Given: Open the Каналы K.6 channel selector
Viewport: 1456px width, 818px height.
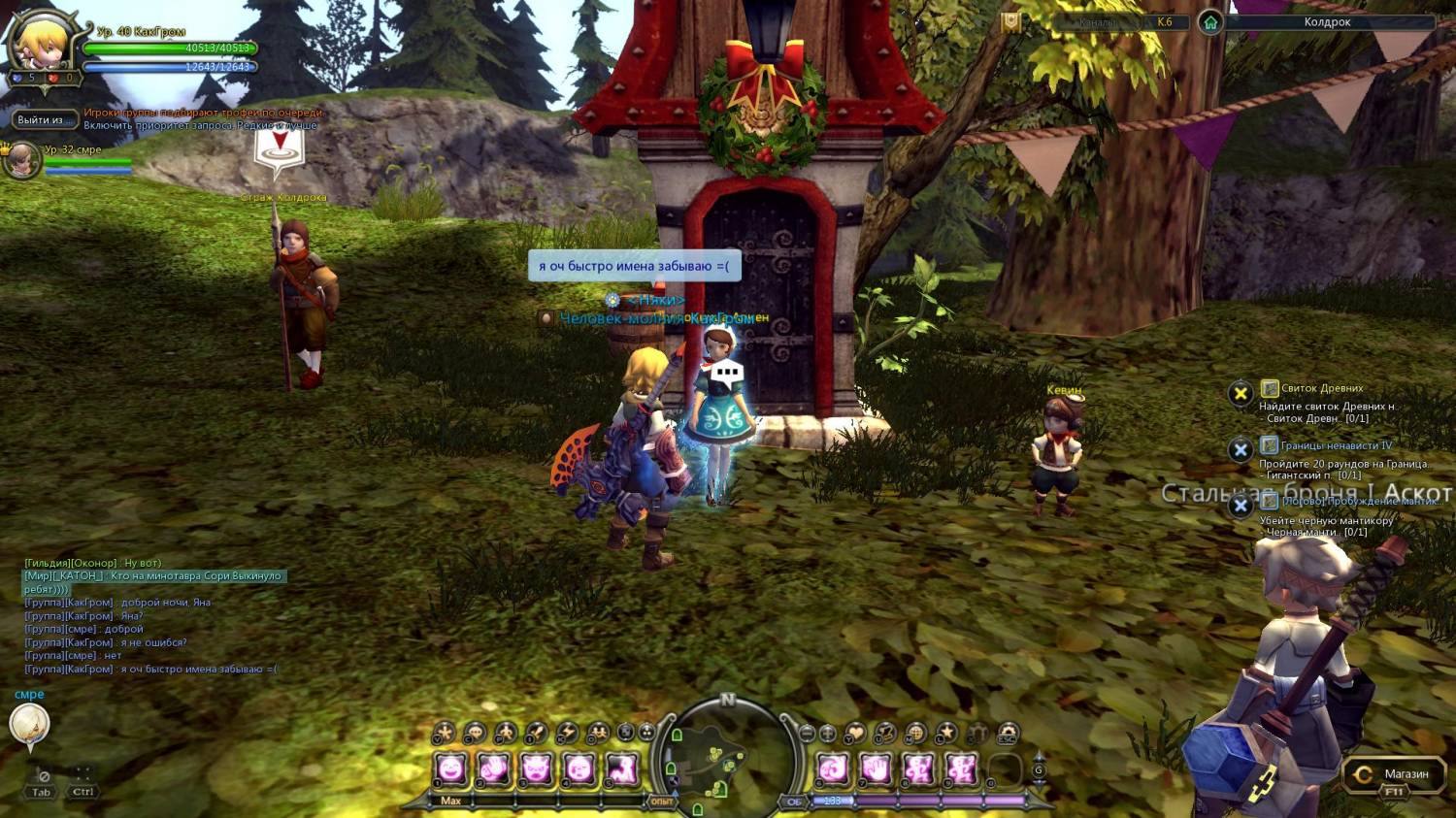Looking at the screenshot, I should tap(1132, 22).
